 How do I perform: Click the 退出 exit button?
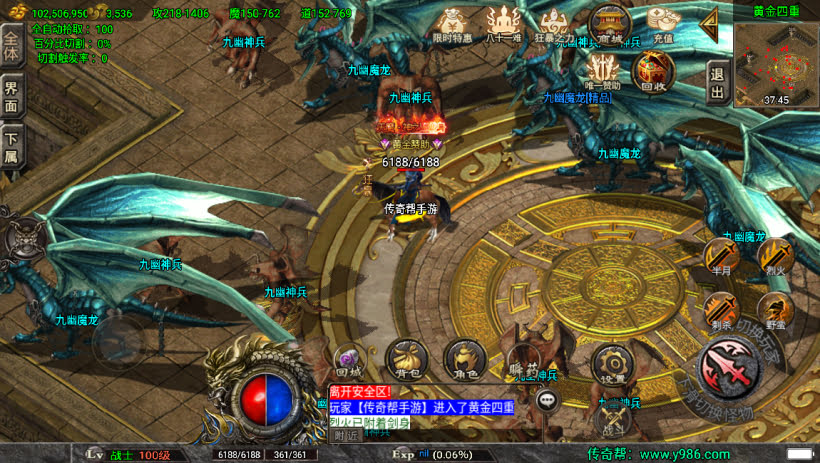pyautogui.click(x=716, y=82)
